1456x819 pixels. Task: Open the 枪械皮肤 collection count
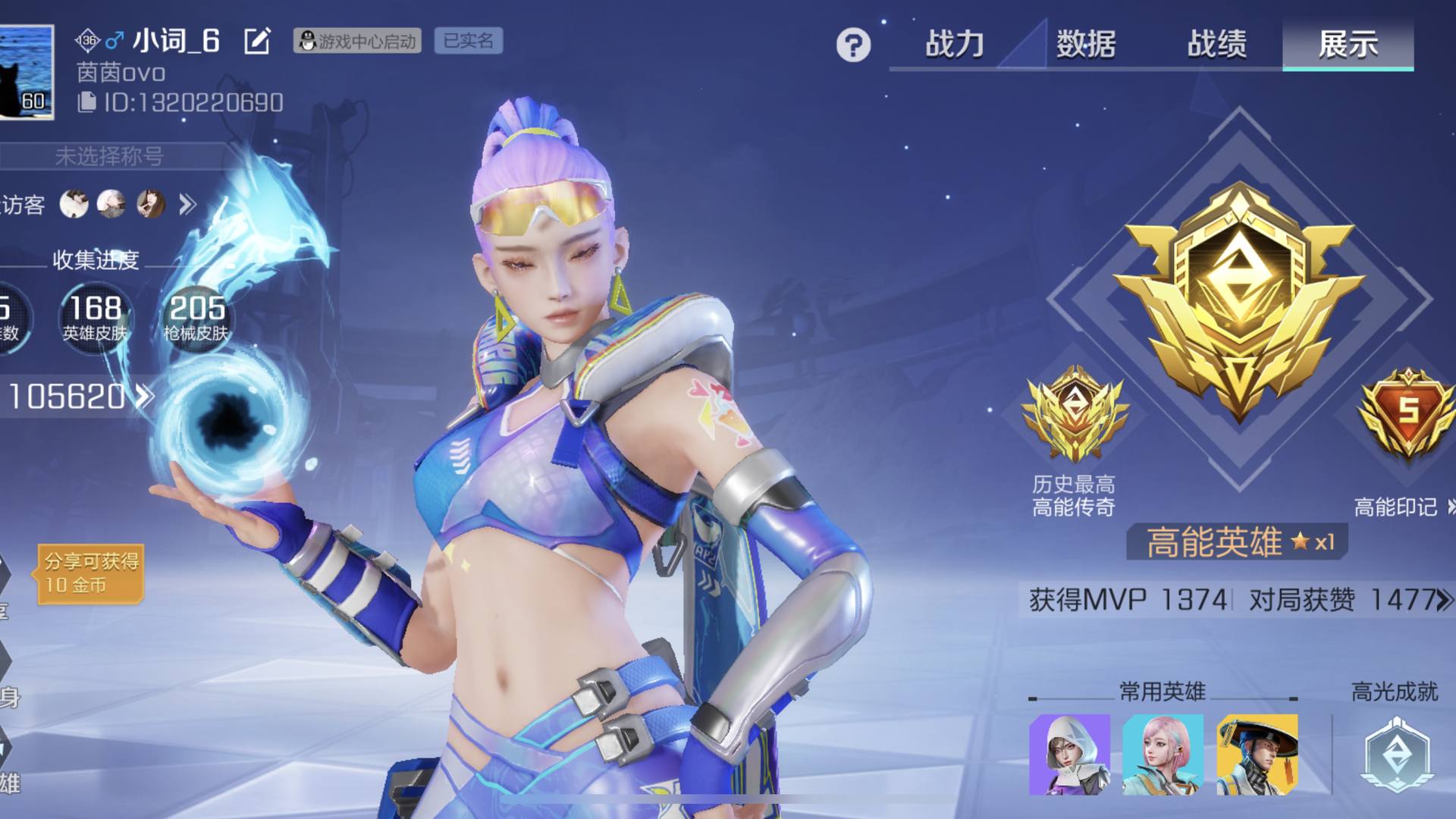coord(196,317)
